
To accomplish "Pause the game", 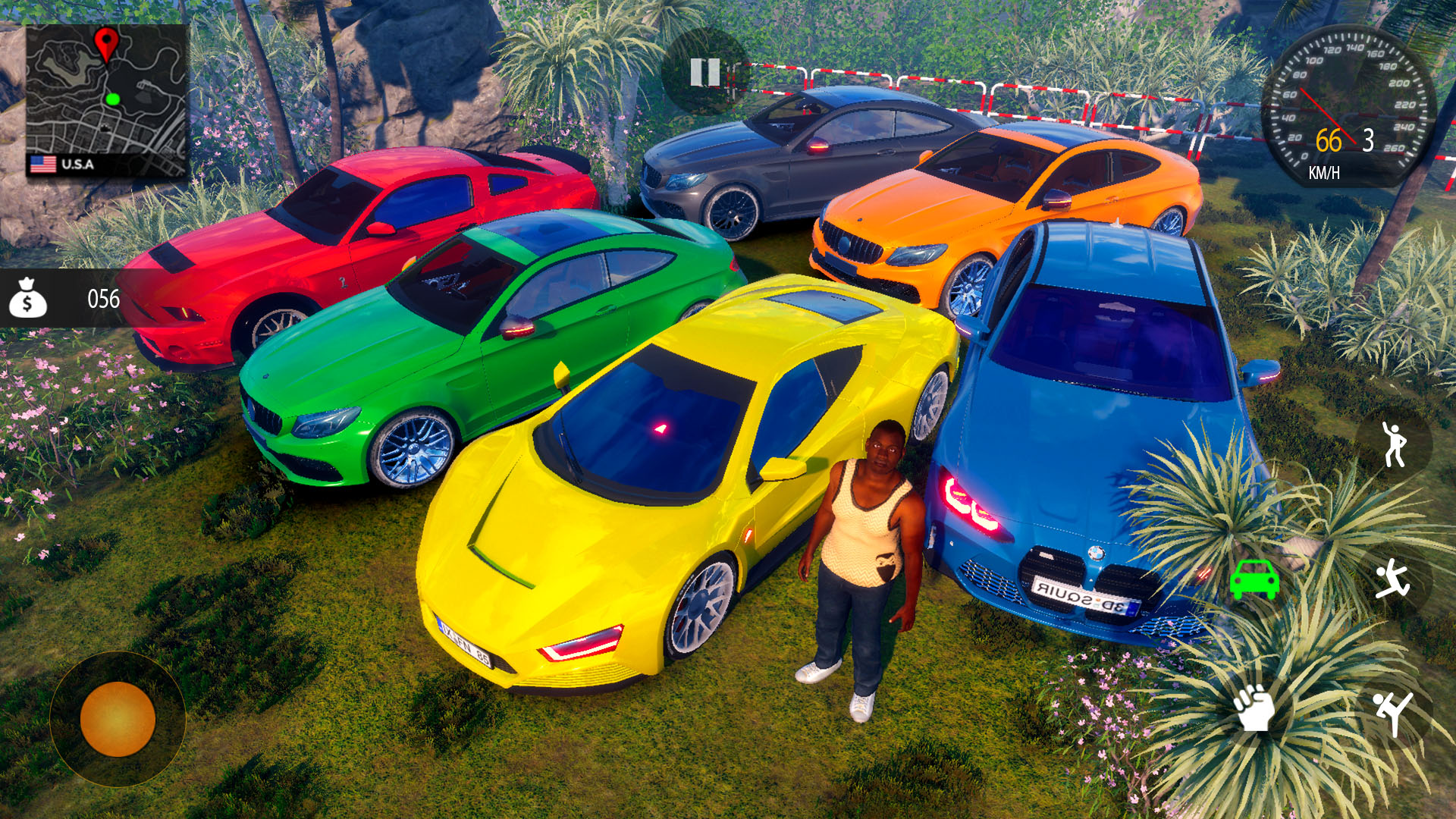I will pos(704,73).
